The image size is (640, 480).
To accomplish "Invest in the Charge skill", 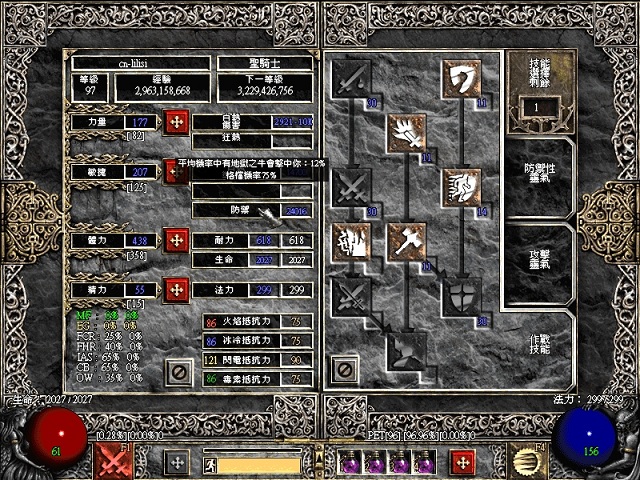I will tap(462, 187).
